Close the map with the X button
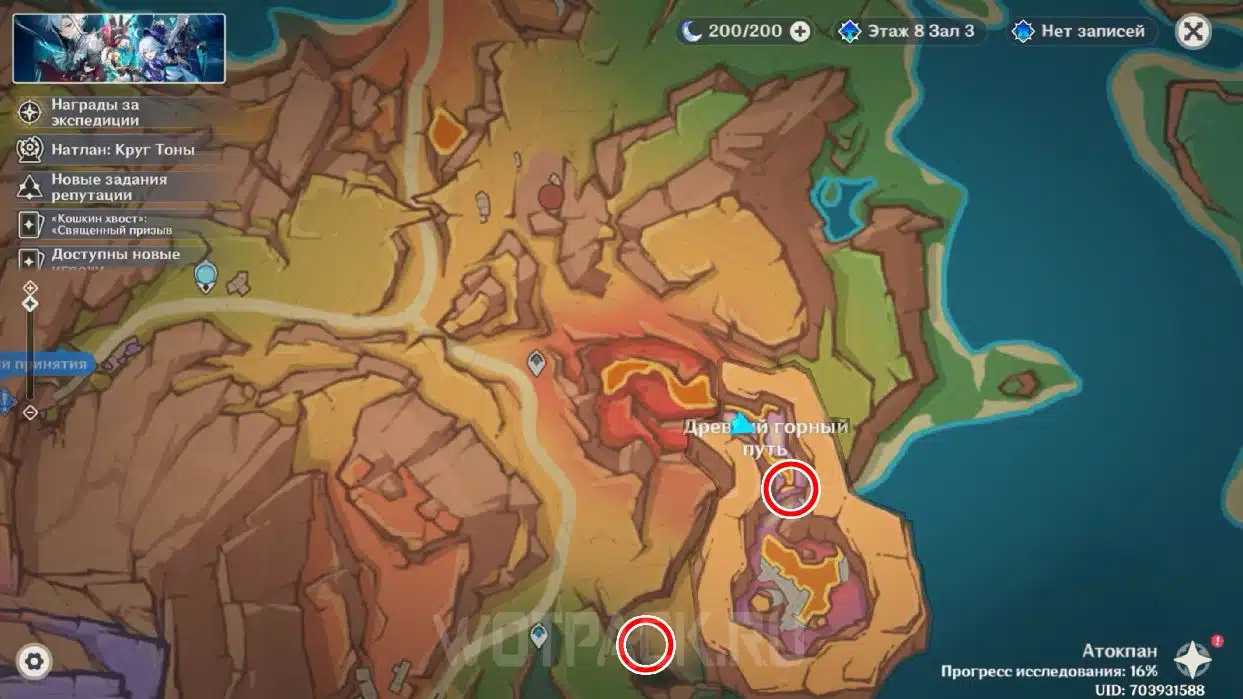Image resolution: width=1243 pixels, height=699 pixels. 1192,31
